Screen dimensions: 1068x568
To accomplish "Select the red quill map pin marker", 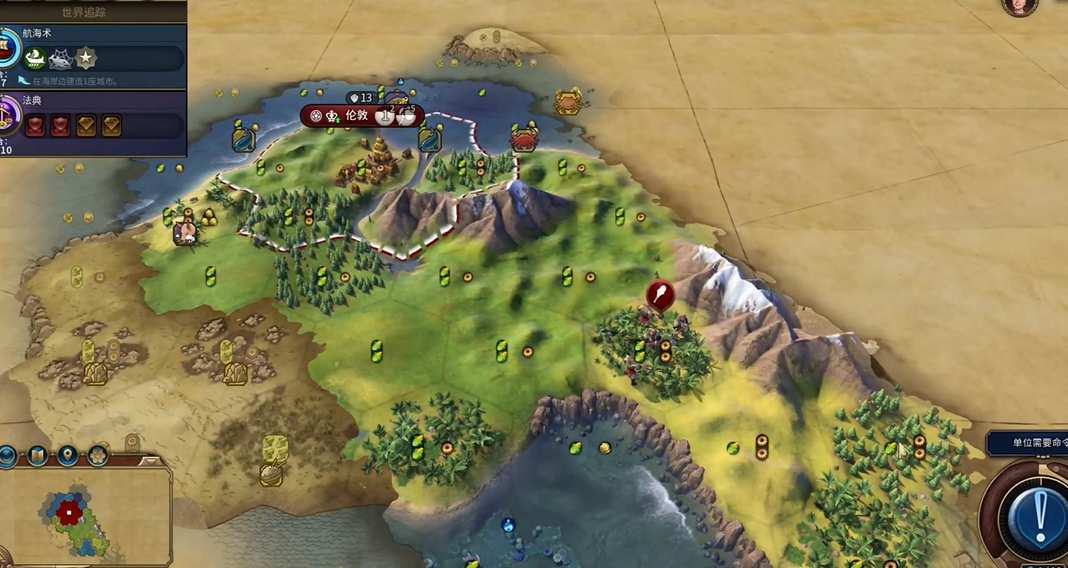I will tap(659, 294).
